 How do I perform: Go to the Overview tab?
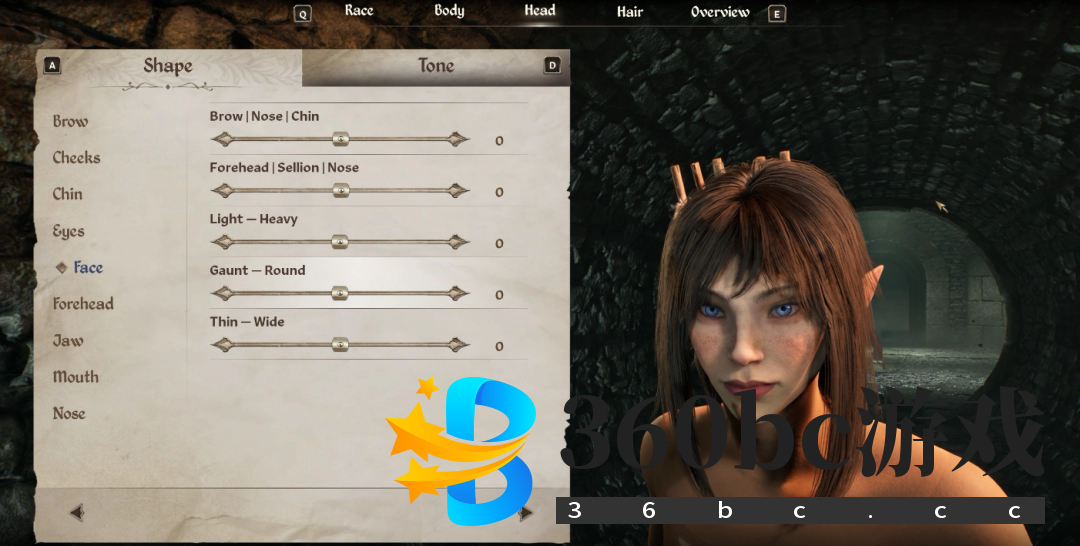tap(720, 12)
